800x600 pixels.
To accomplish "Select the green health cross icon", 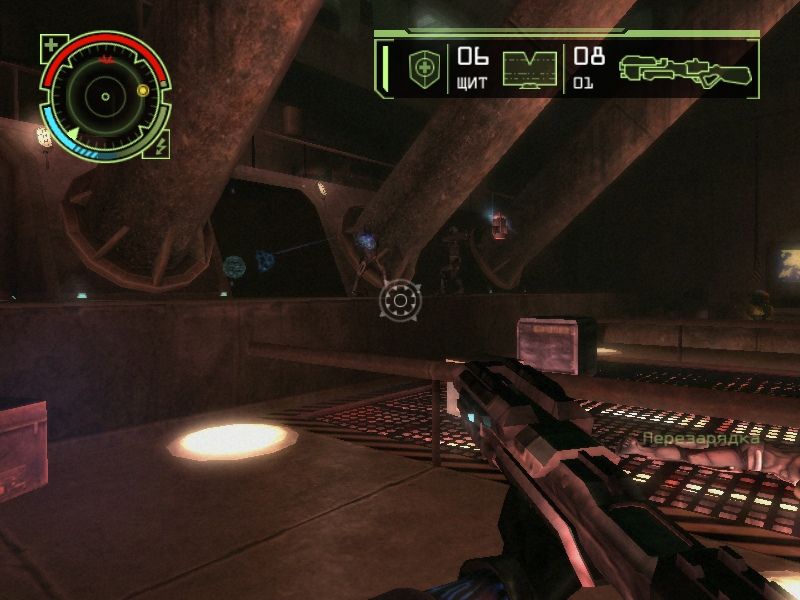I will pyautogui.click(x=50, y=45).
